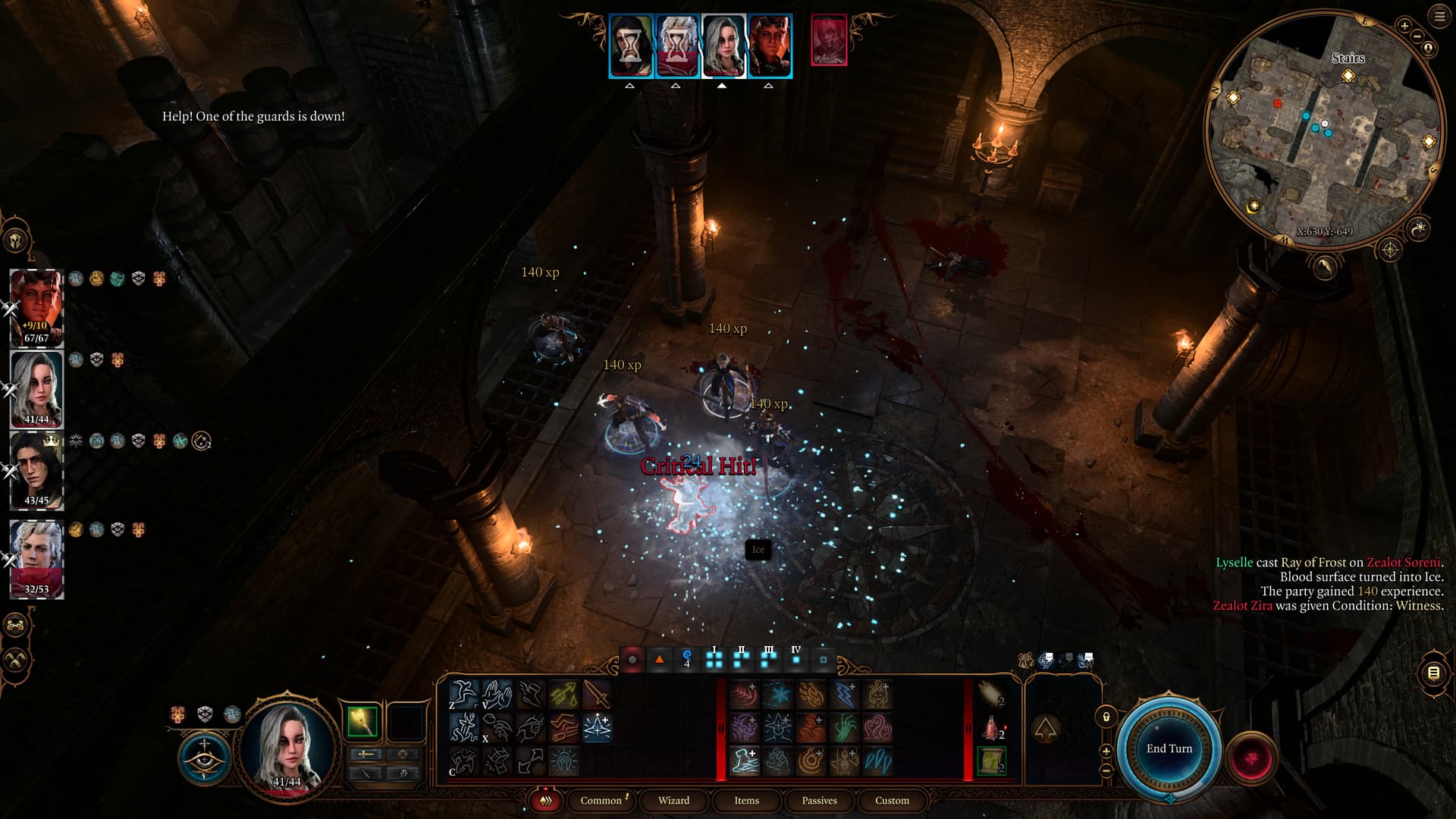Open the main menu hamburger button
This screenshot has height=819, width=1456.
tap(1439, 17)
